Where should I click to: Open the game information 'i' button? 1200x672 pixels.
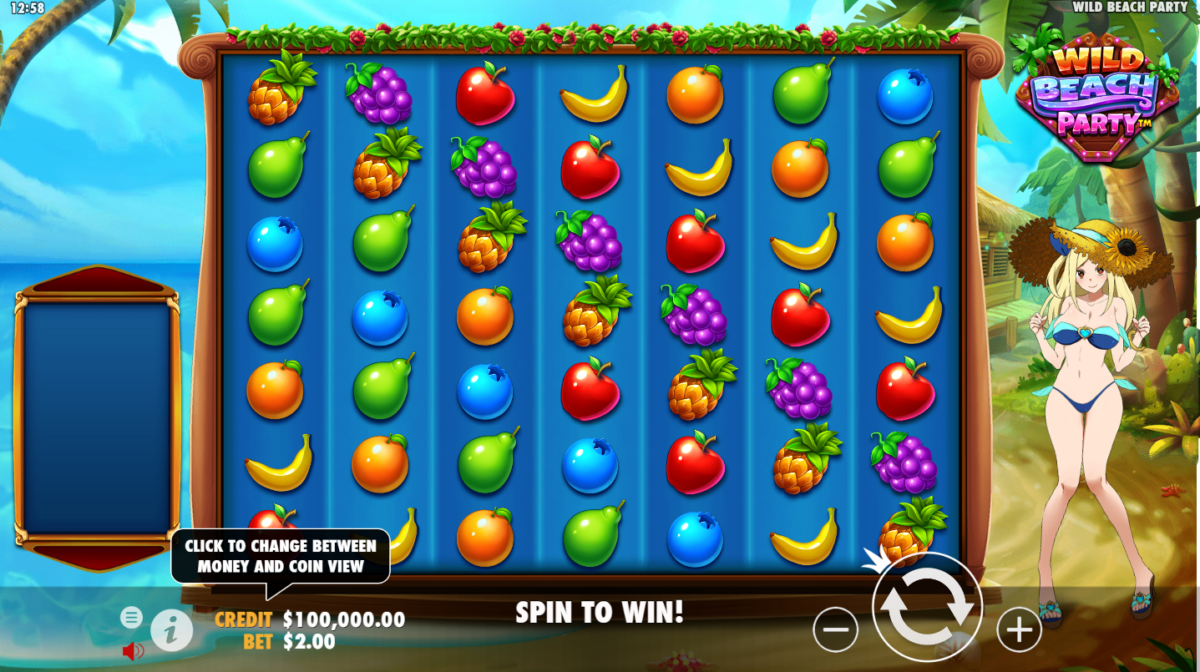171,630
